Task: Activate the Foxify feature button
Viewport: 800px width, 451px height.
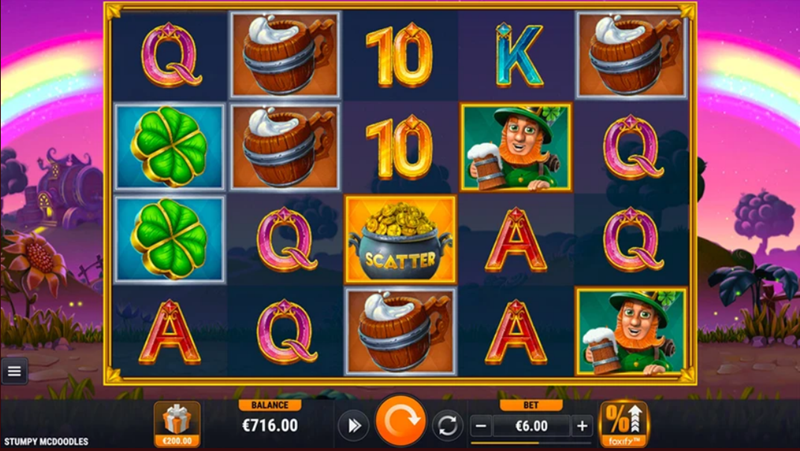Action: pos(623,423)
